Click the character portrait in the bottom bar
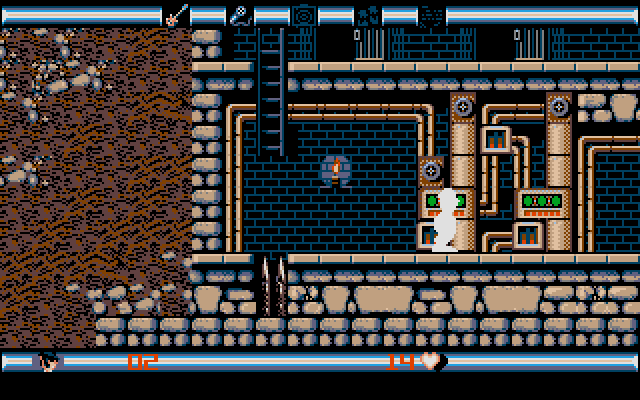The image size is (640, 400). [49, 361]
